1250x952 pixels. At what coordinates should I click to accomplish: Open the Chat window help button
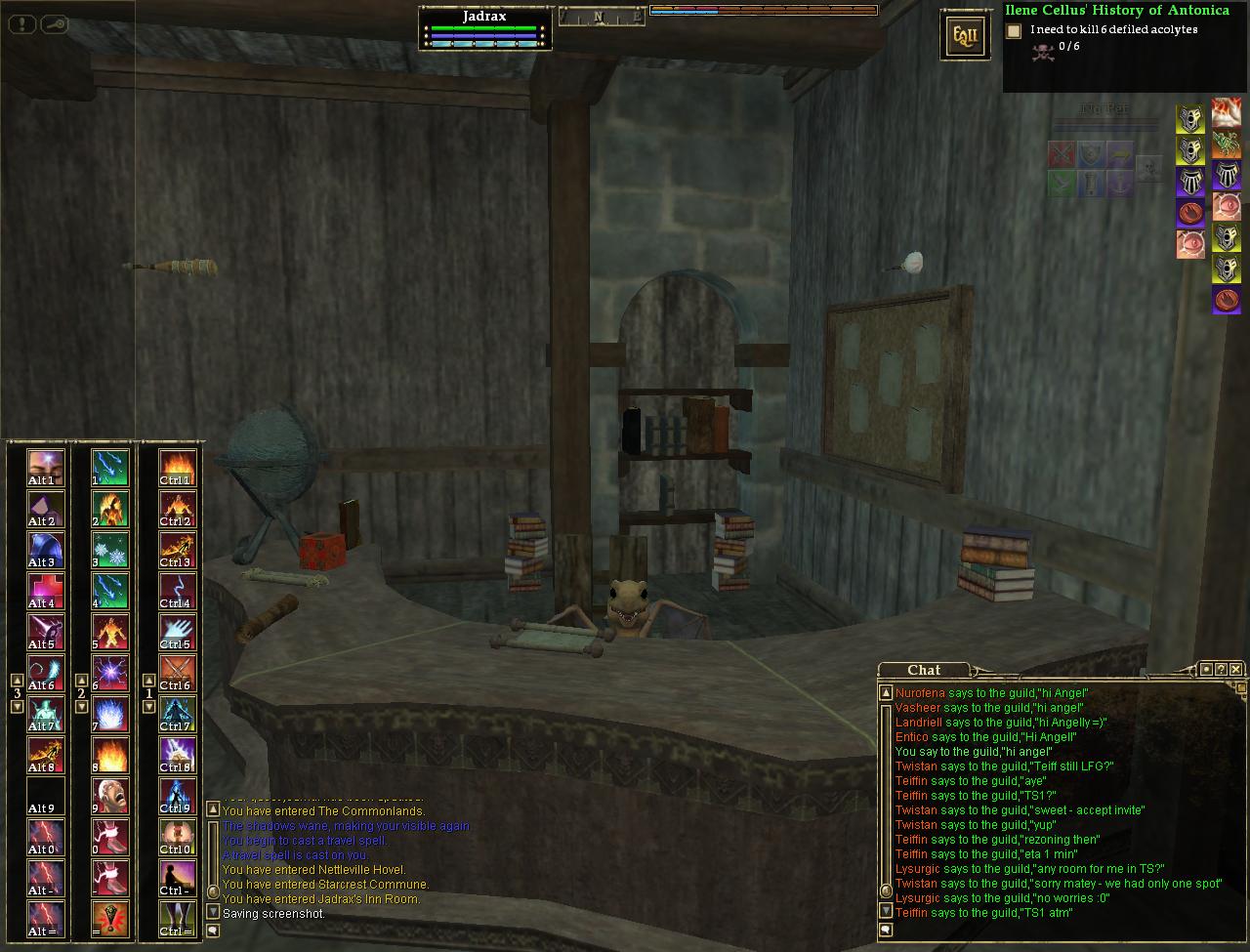point(1221,669)
